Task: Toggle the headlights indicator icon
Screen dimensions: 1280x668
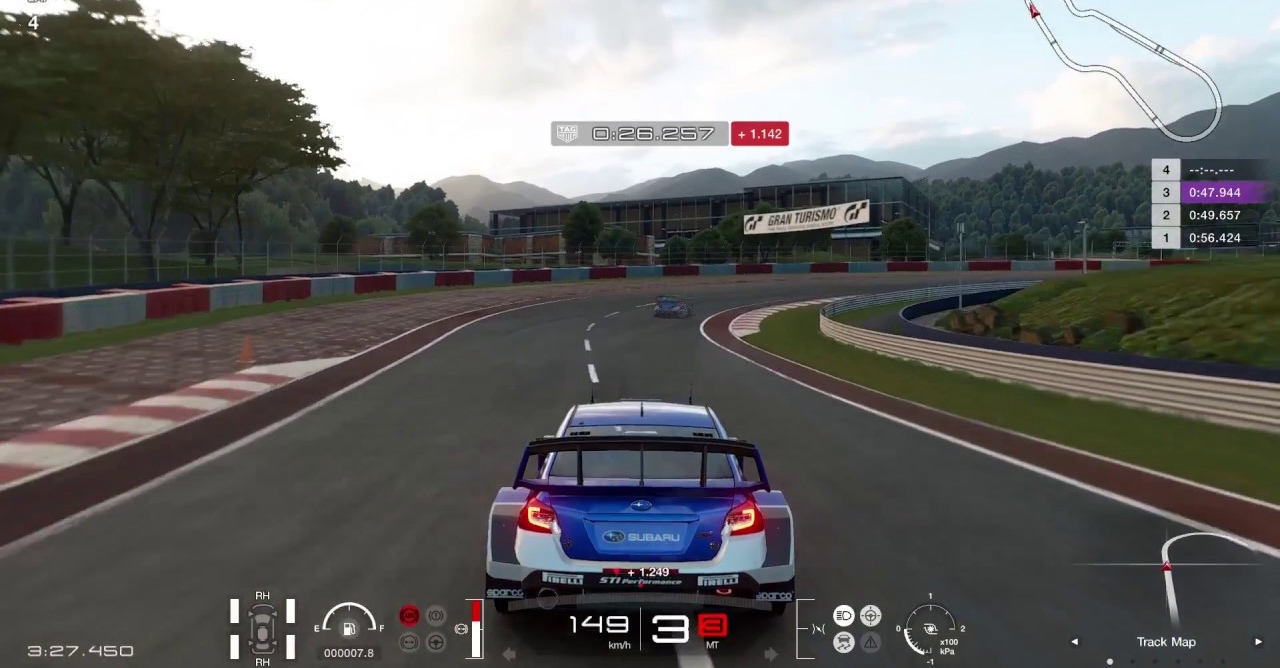Action: coord(844,615)
